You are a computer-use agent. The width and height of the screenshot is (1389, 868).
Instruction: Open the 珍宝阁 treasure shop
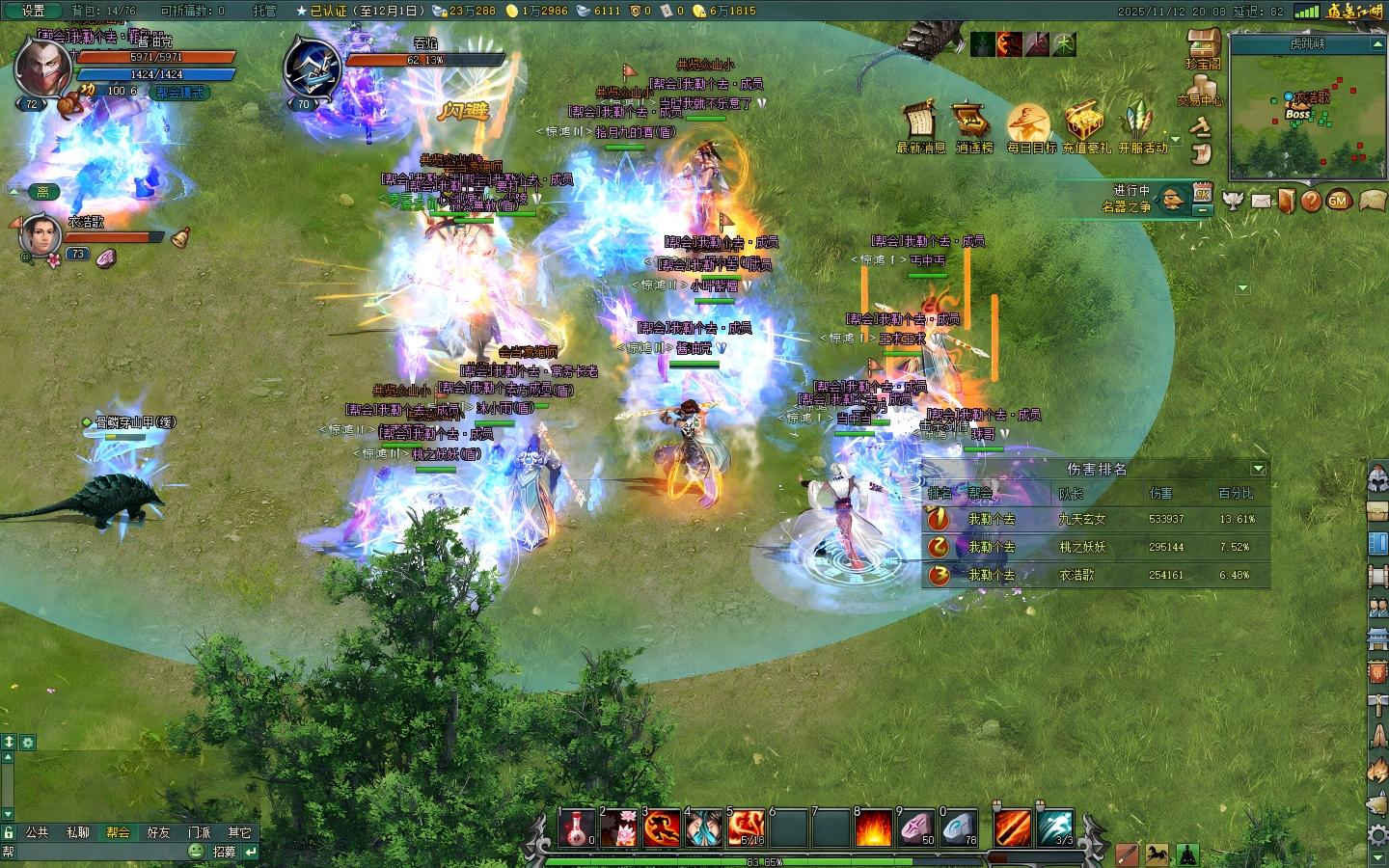coord(1203,46)
